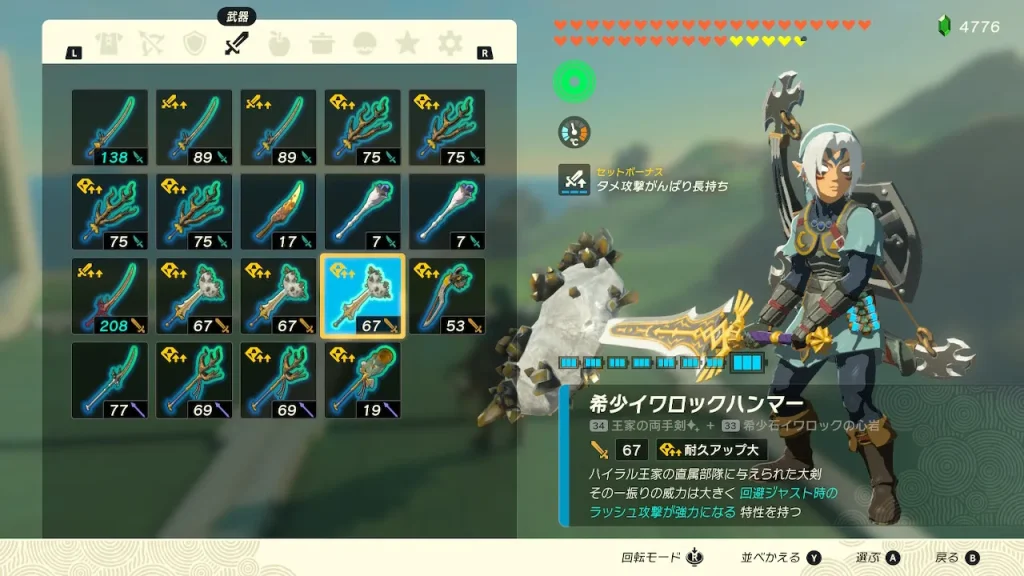Click the highlighted rare Talus hammer slot
Screen dimensions: 1024x576
coord(362,296)
